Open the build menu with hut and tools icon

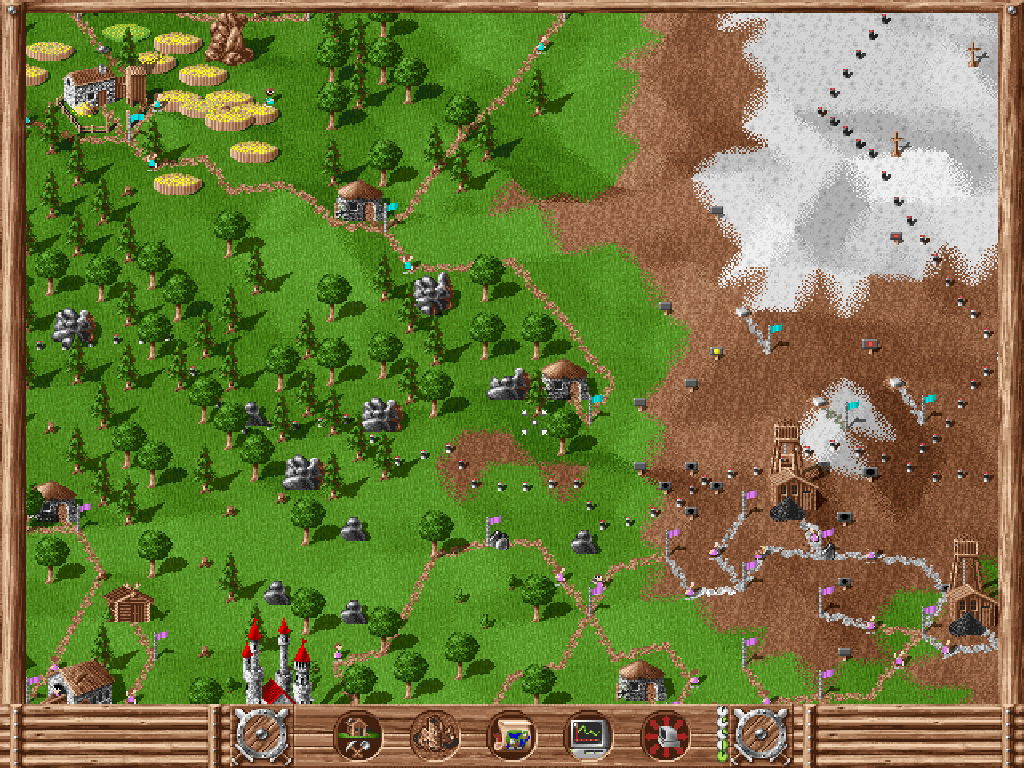pos(357,736)
